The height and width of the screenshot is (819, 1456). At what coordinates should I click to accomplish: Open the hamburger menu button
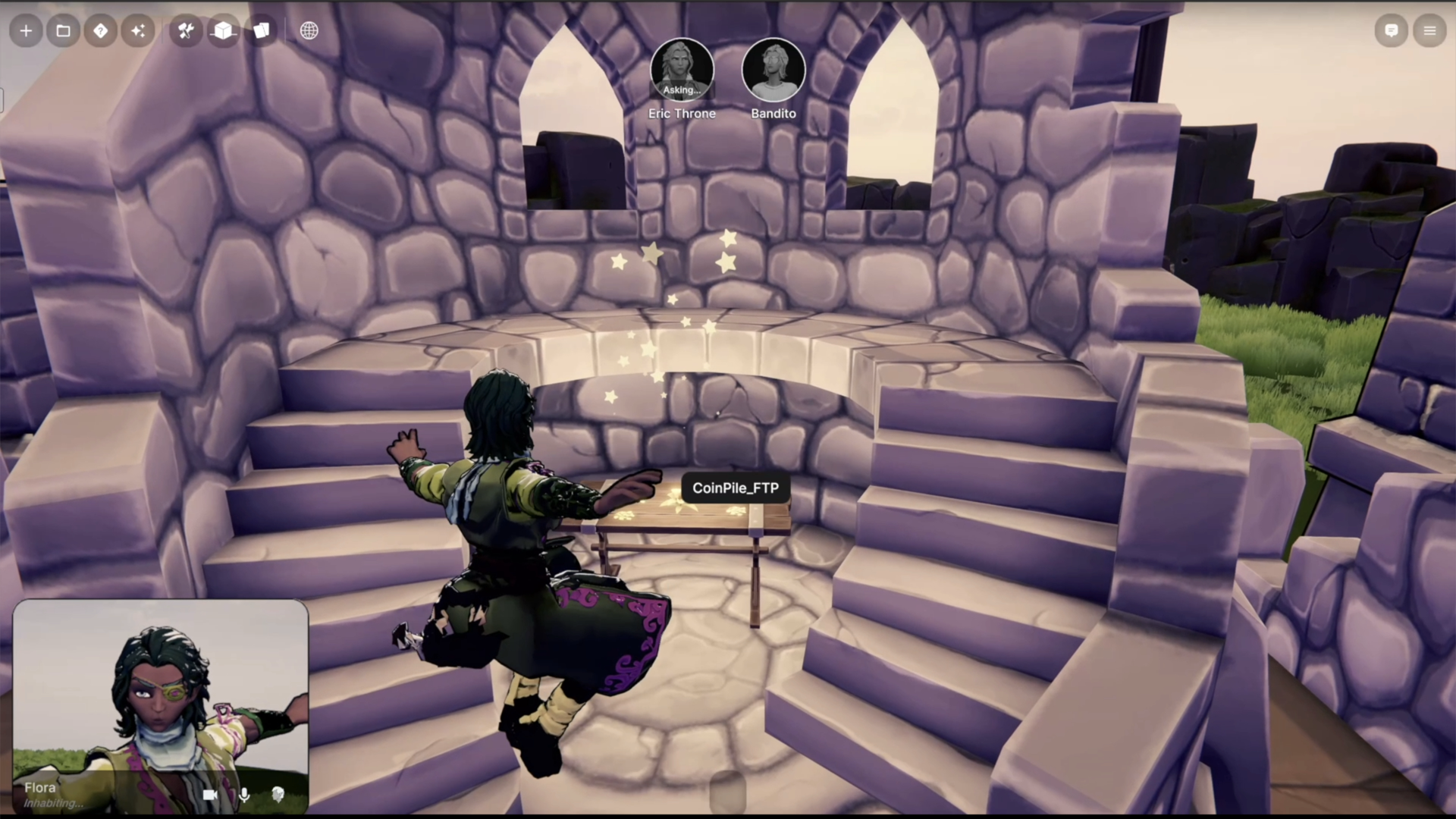(x=1429, y=31)
